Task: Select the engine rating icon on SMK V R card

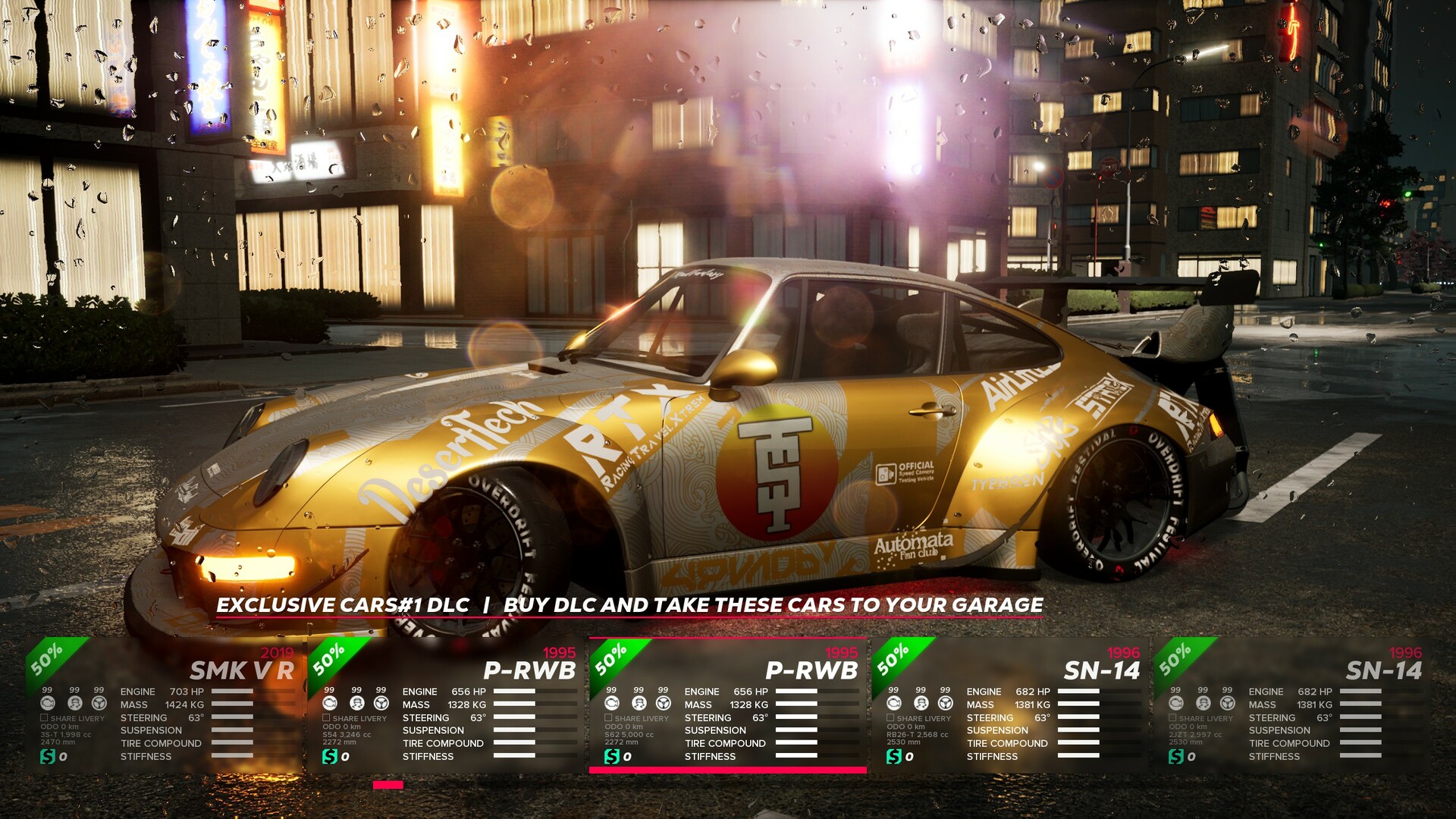Action: pos(49,704)
